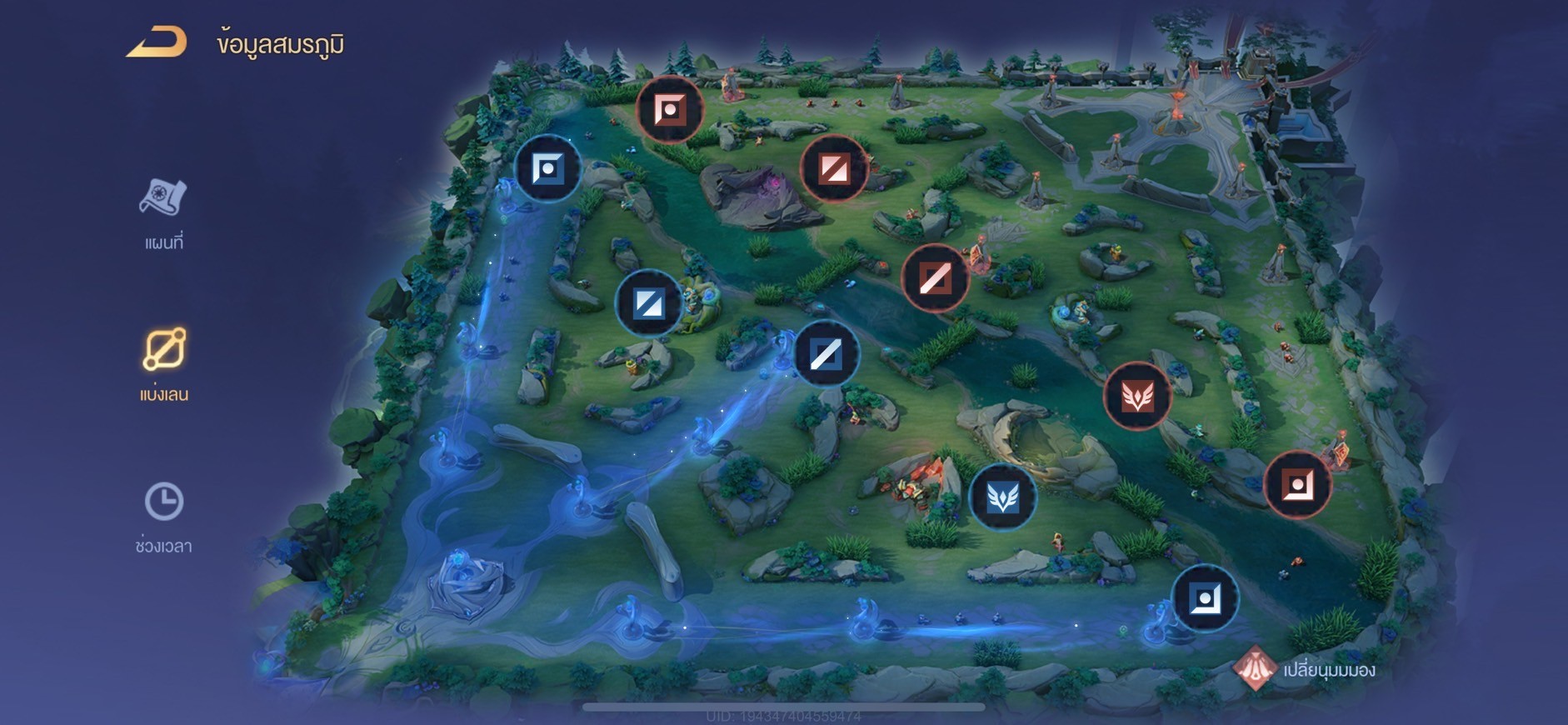Tap the ข้อมูลสมรภูมิ header back area
Viewport: 1568px width, 725px height.
(278, 44)
